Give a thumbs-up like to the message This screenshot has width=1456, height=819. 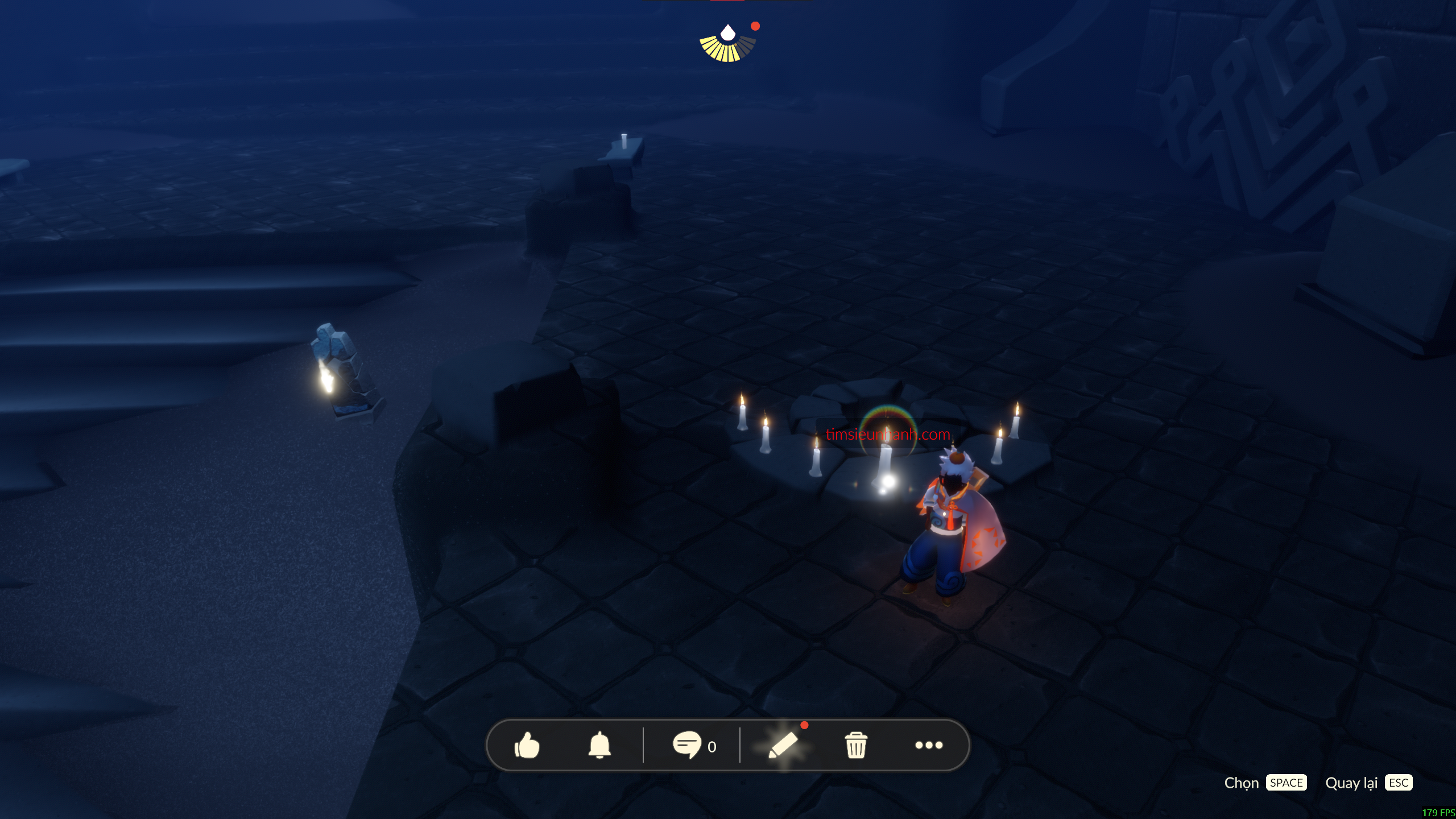[x=527, y=745]
